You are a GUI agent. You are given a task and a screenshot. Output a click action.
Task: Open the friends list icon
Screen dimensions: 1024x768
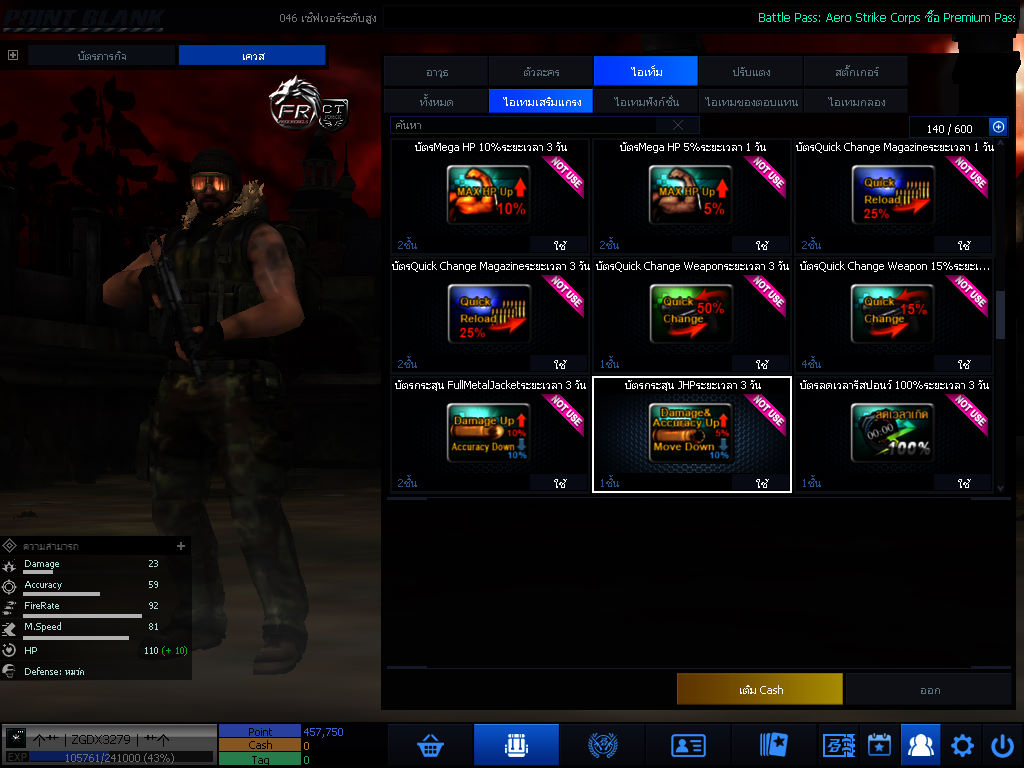[x=920, y=745]
